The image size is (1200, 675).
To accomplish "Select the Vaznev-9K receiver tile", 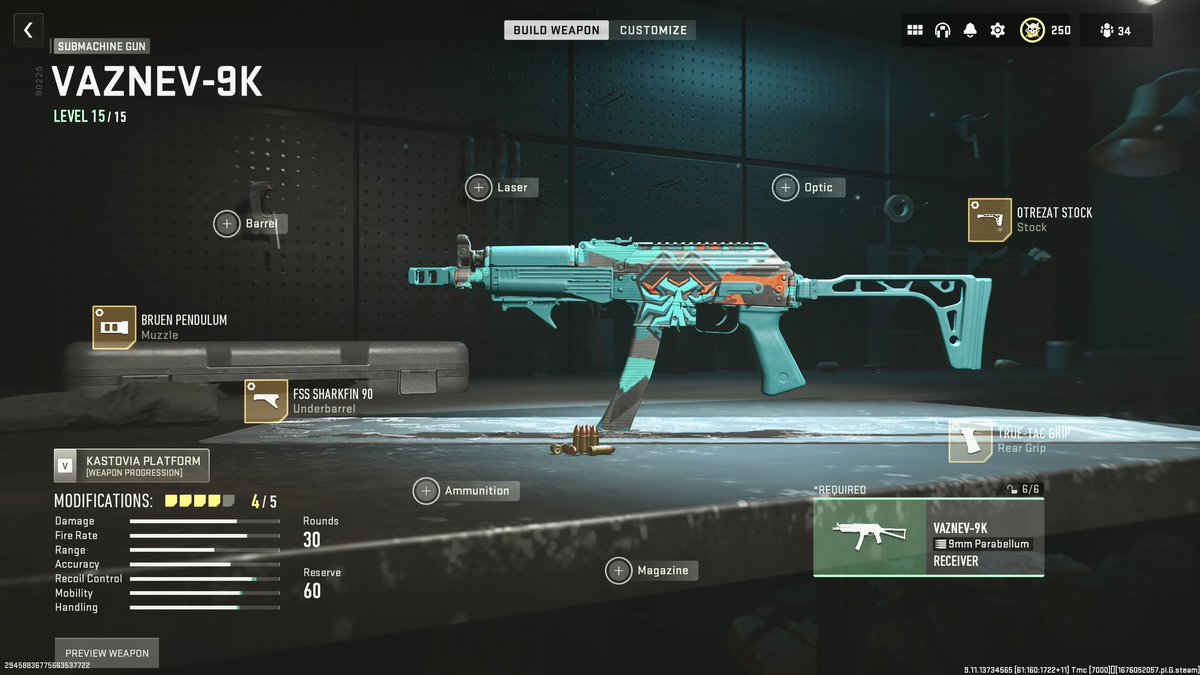I will click(x=928, y=538).
